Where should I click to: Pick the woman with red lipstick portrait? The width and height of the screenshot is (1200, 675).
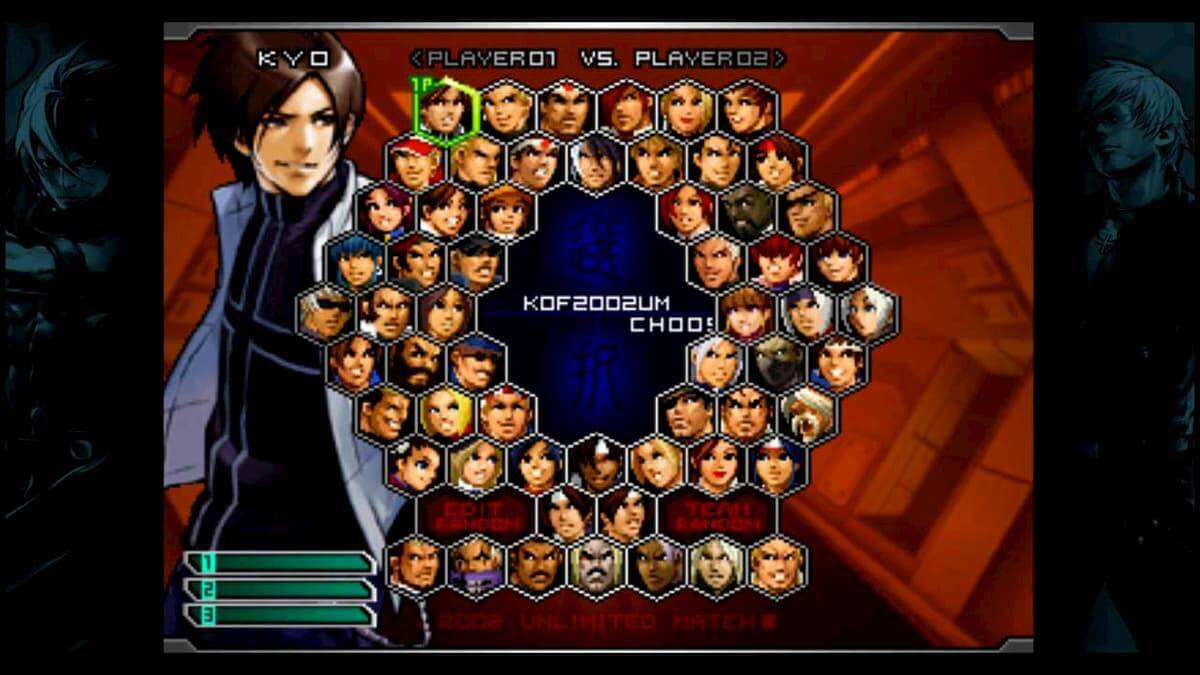pyautogui.click(x=716, y=464)
